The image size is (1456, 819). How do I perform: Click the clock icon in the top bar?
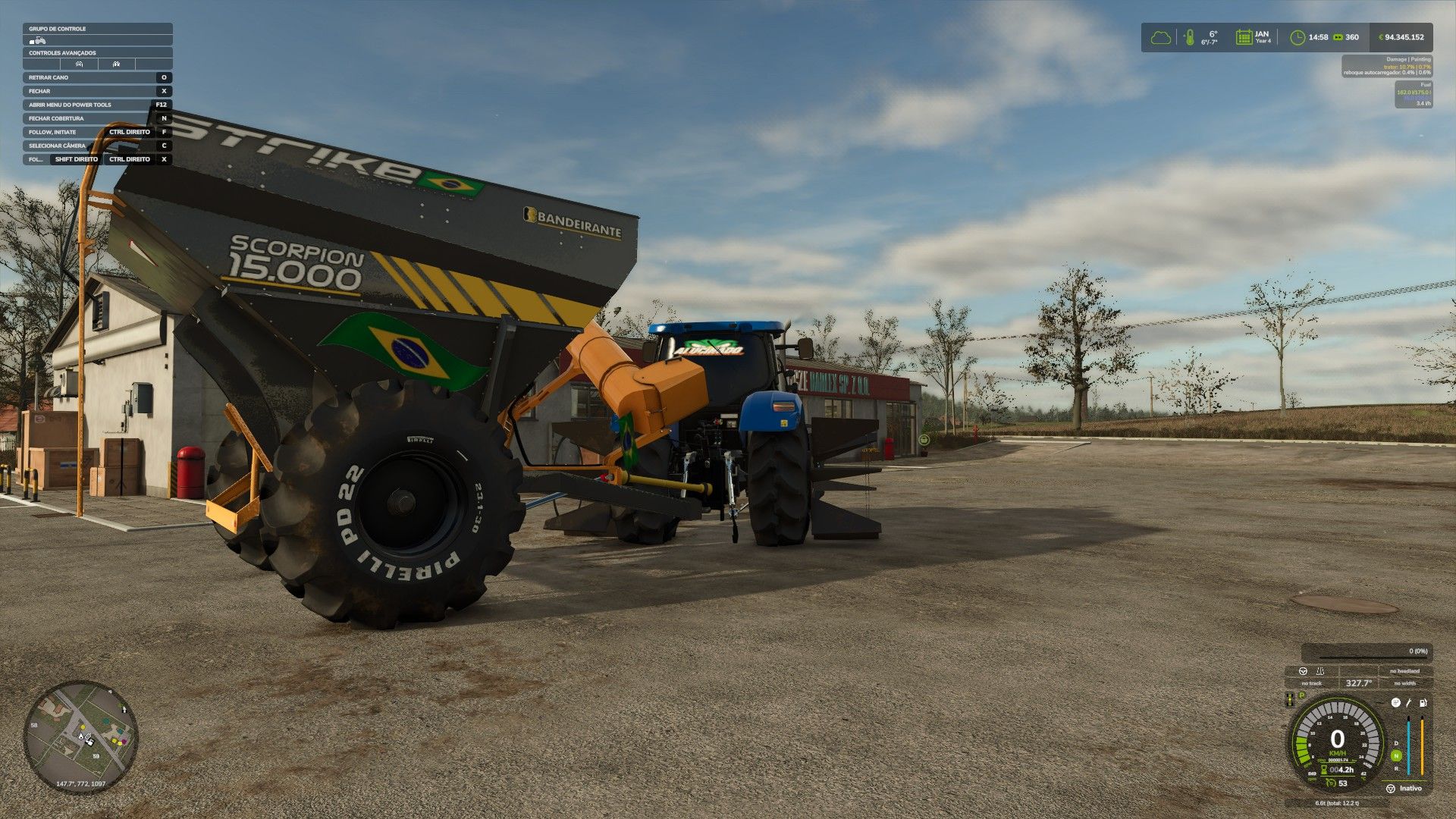click(1298, 37)
